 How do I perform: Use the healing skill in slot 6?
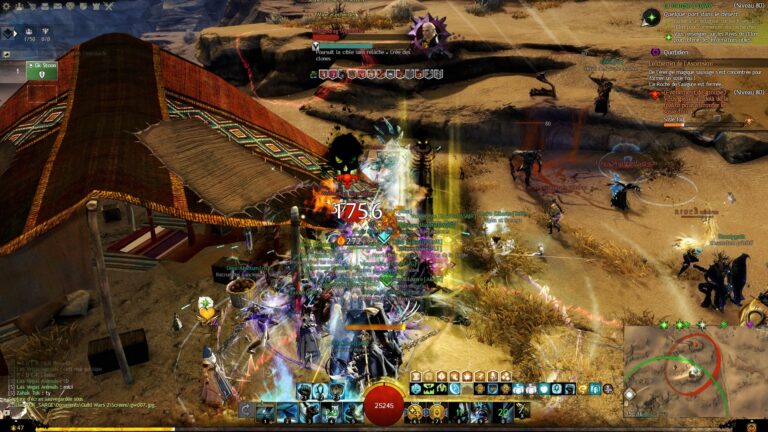[418, 411]
